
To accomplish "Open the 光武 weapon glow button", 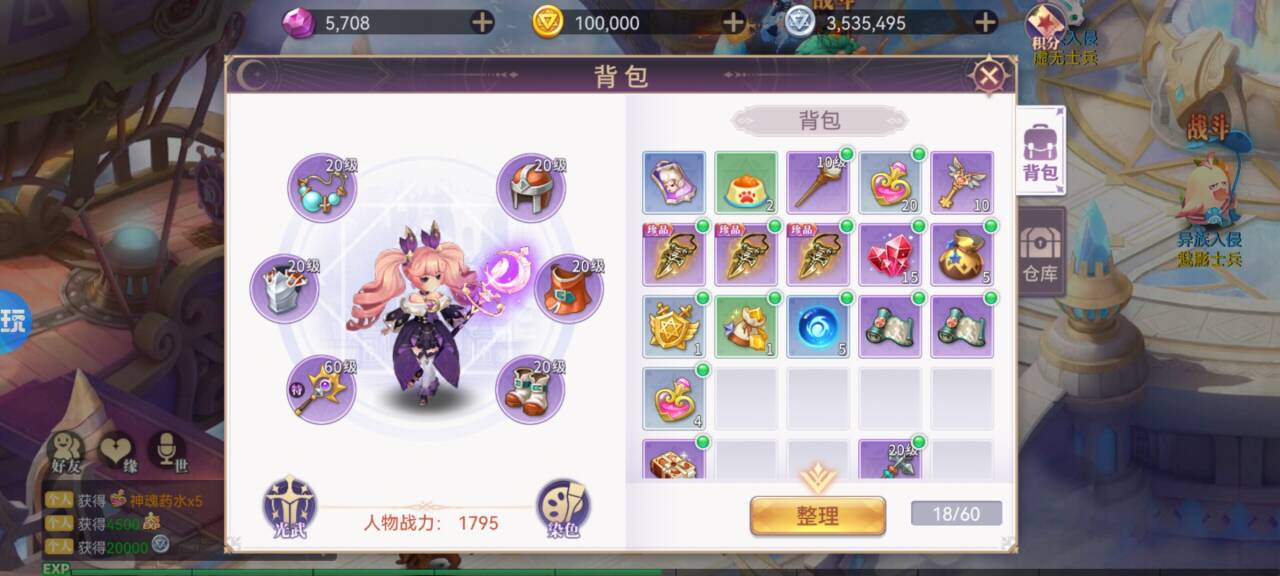I will (290, 506).
